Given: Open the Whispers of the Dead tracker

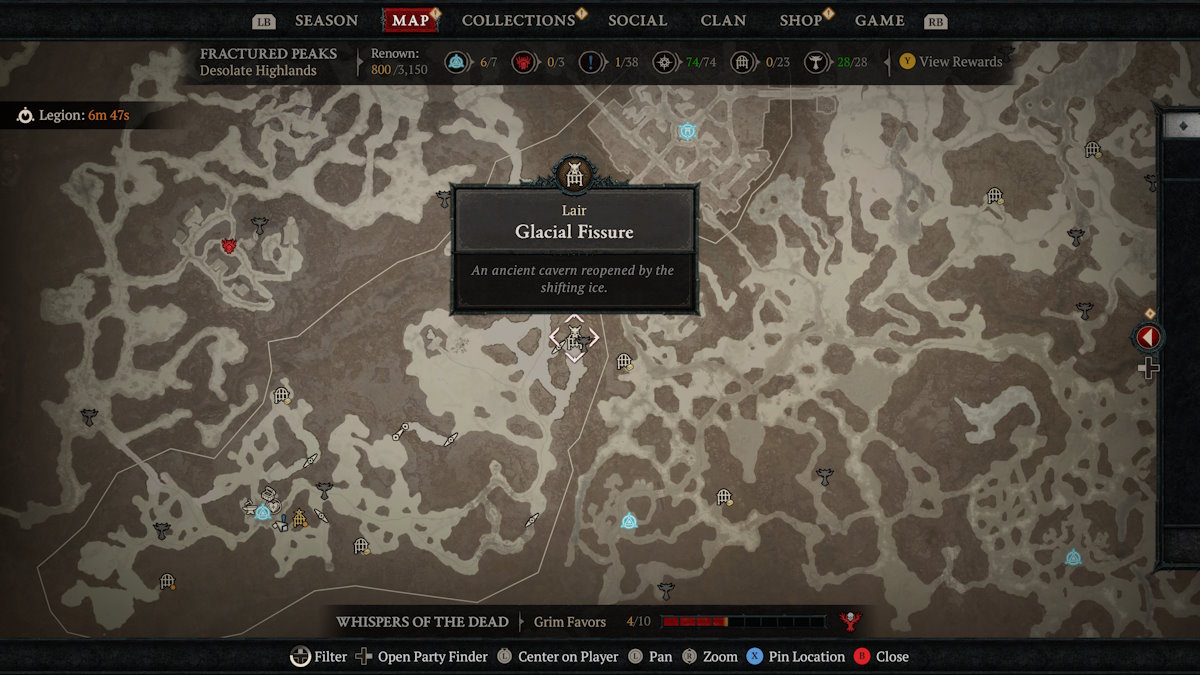Looking at the screenshot, I should pyautogui.click(x=422, y=622).
